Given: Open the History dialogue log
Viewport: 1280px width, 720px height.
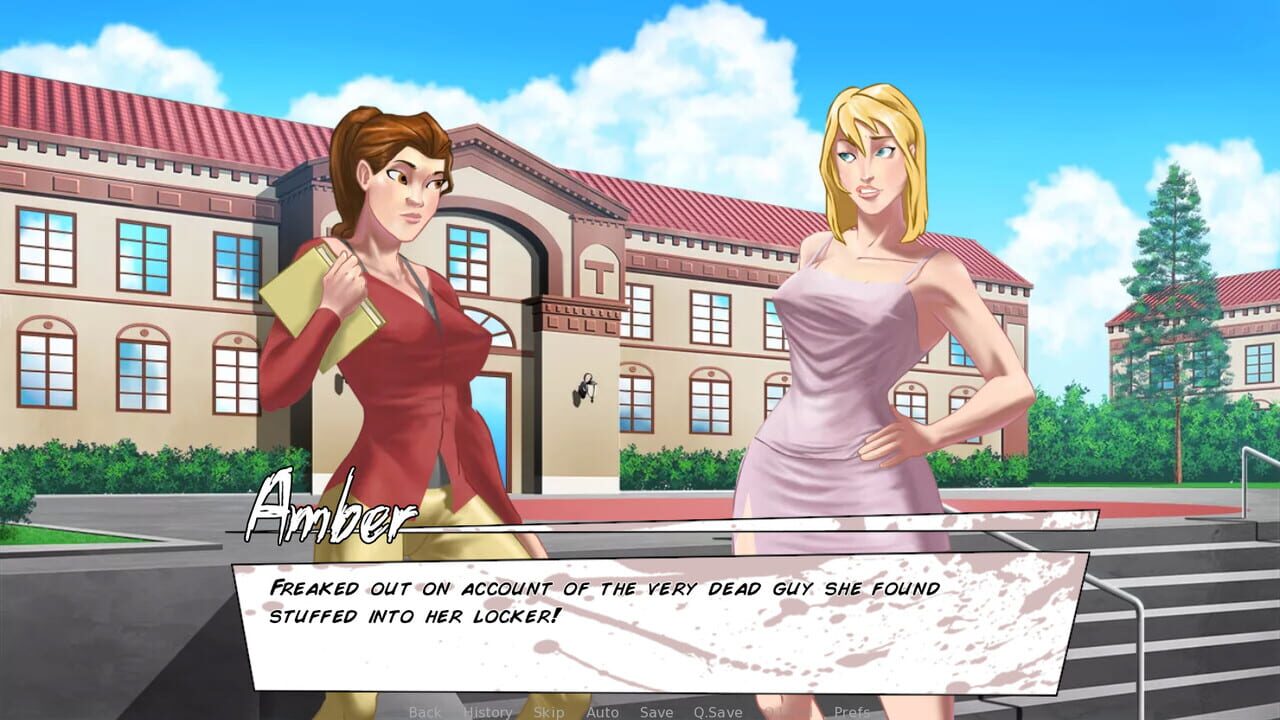Looking at the screenshot, I should (x=487, y=711).
